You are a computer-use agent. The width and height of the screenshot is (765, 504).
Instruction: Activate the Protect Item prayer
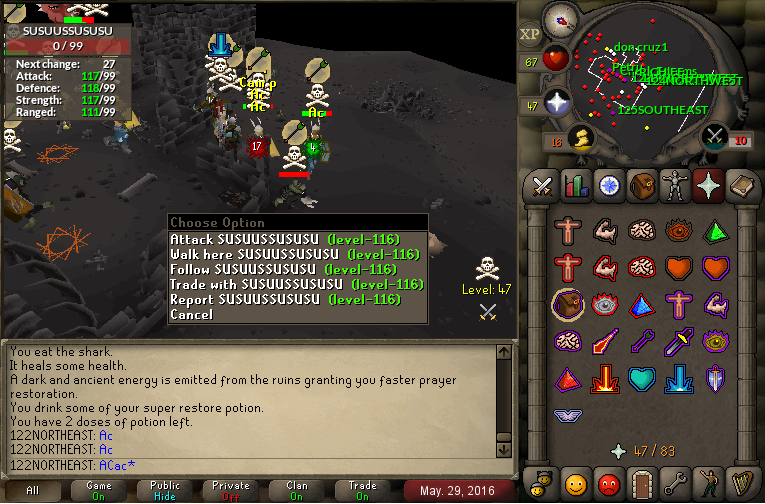pyautogui.click(x=568, y=303)
